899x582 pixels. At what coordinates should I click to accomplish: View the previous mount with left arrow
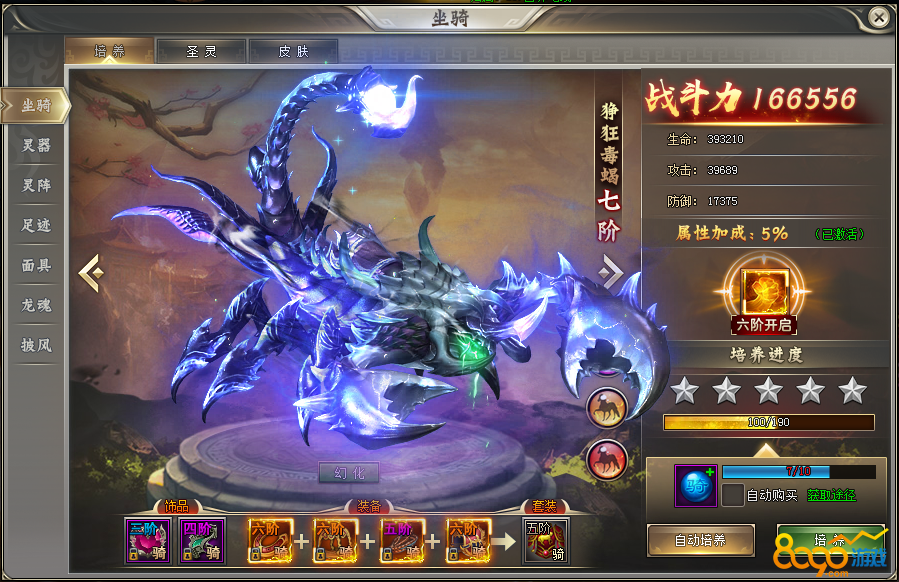pyautogui.click(x=90, y=272)
